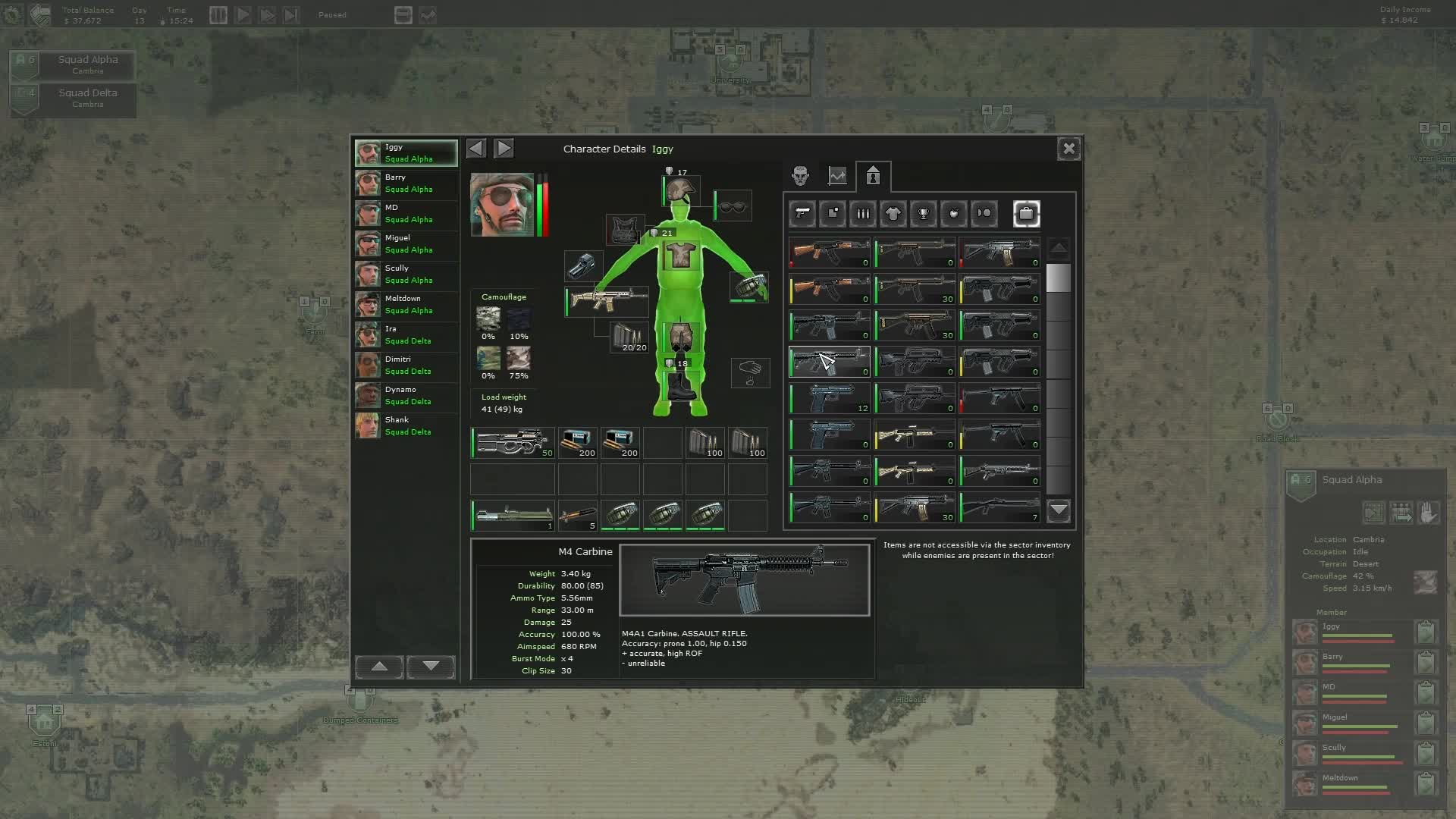Open the ammunition category filter
Screen dimensions: 1456x819
[x=862, y=214]
